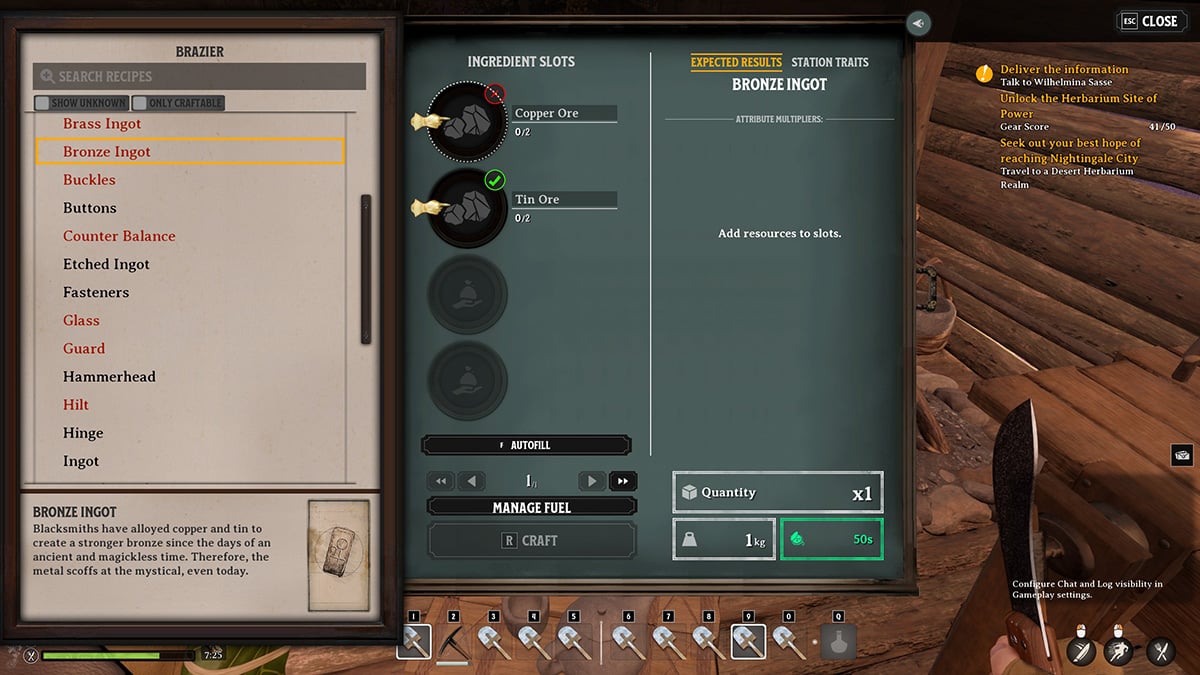The image size is (1200, 675).
Task: Open Manage Fuel
Action: coord(531,507)
